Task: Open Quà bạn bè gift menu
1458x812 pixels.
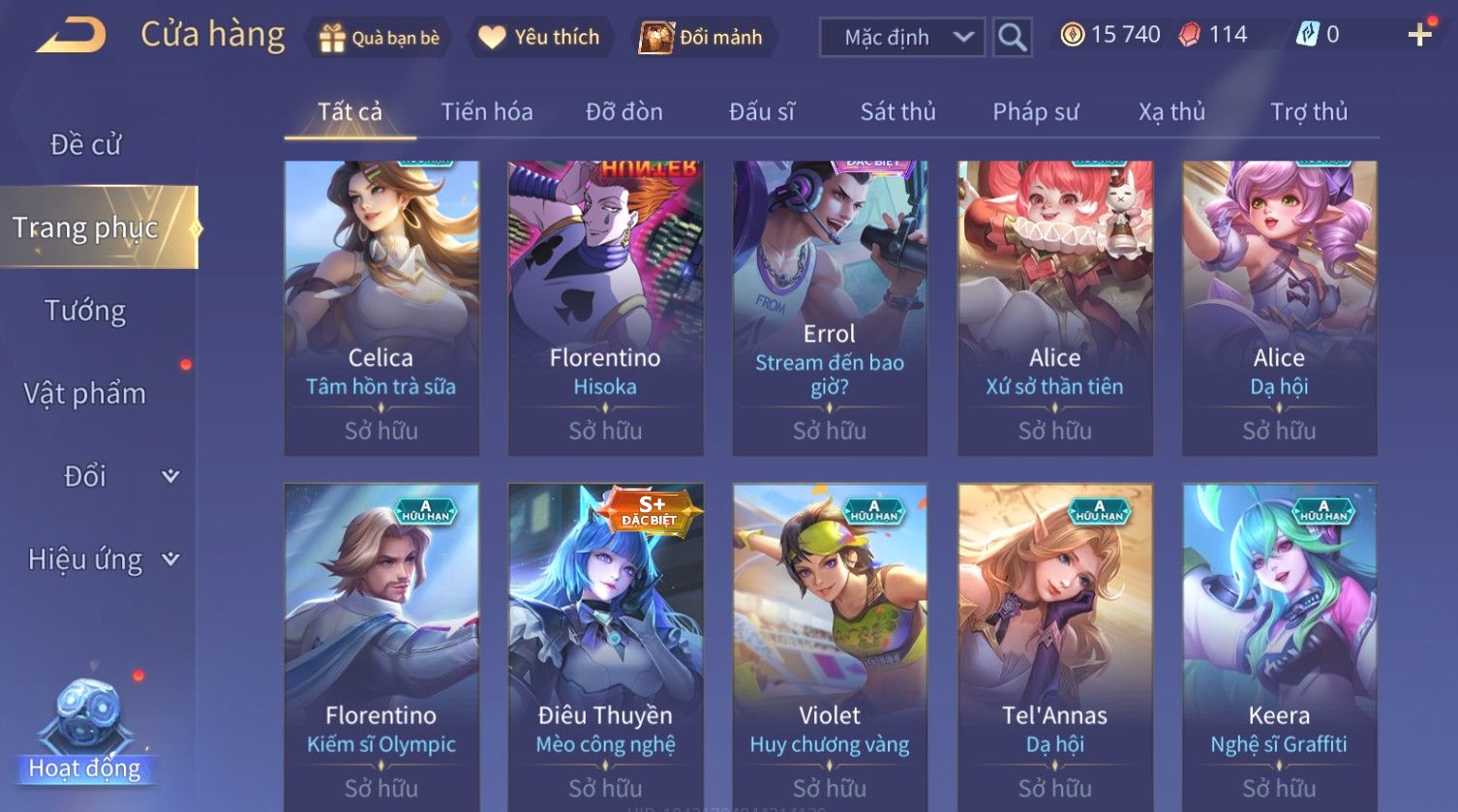Action: pyautogui.click(x=380, y=38)
